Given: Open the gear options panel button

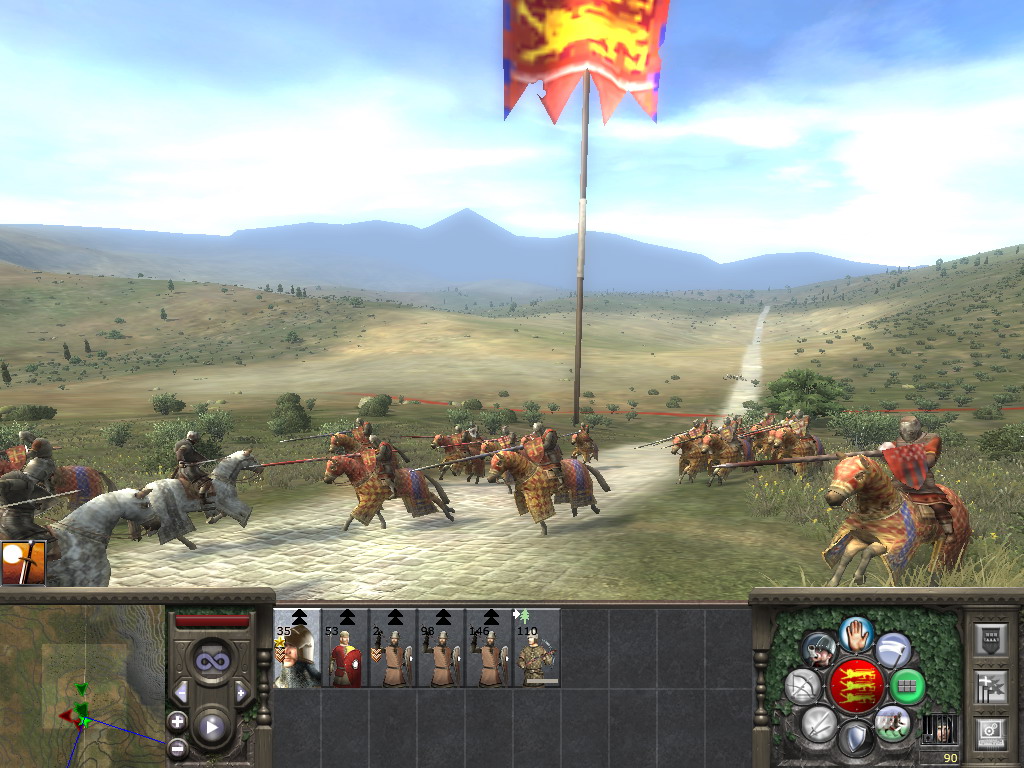Looking at the screenshot, I should click(989, 732).
